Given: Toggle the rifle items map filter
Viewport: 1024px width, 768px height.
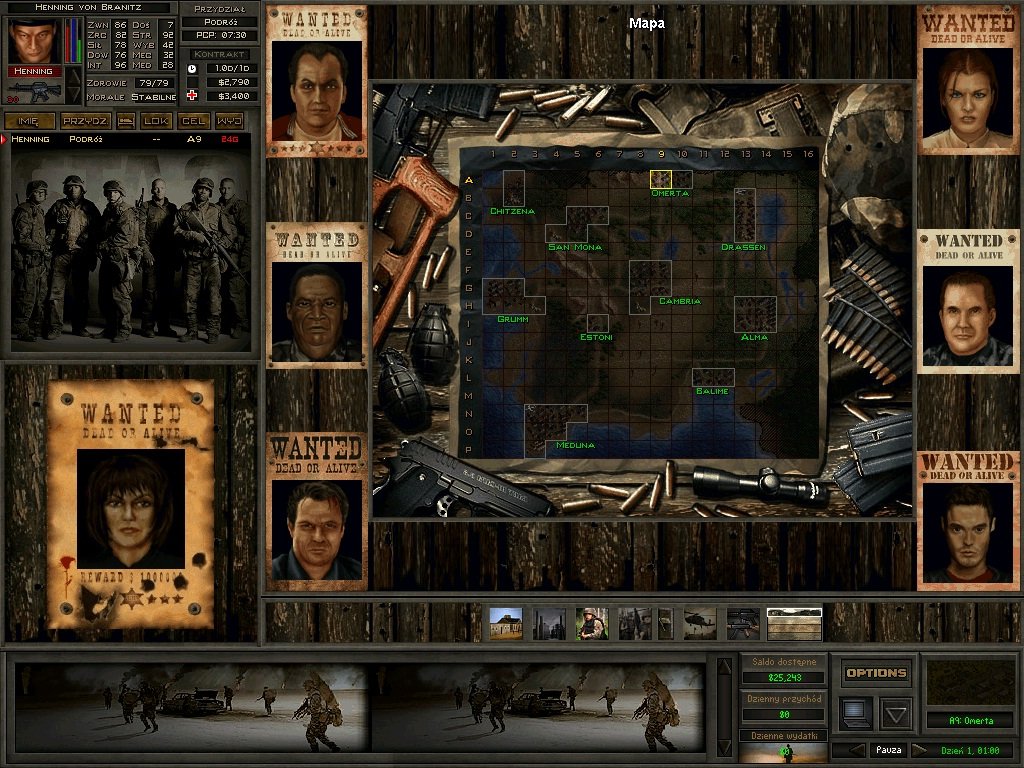Looking at the screenshot, I should [743, 624].
